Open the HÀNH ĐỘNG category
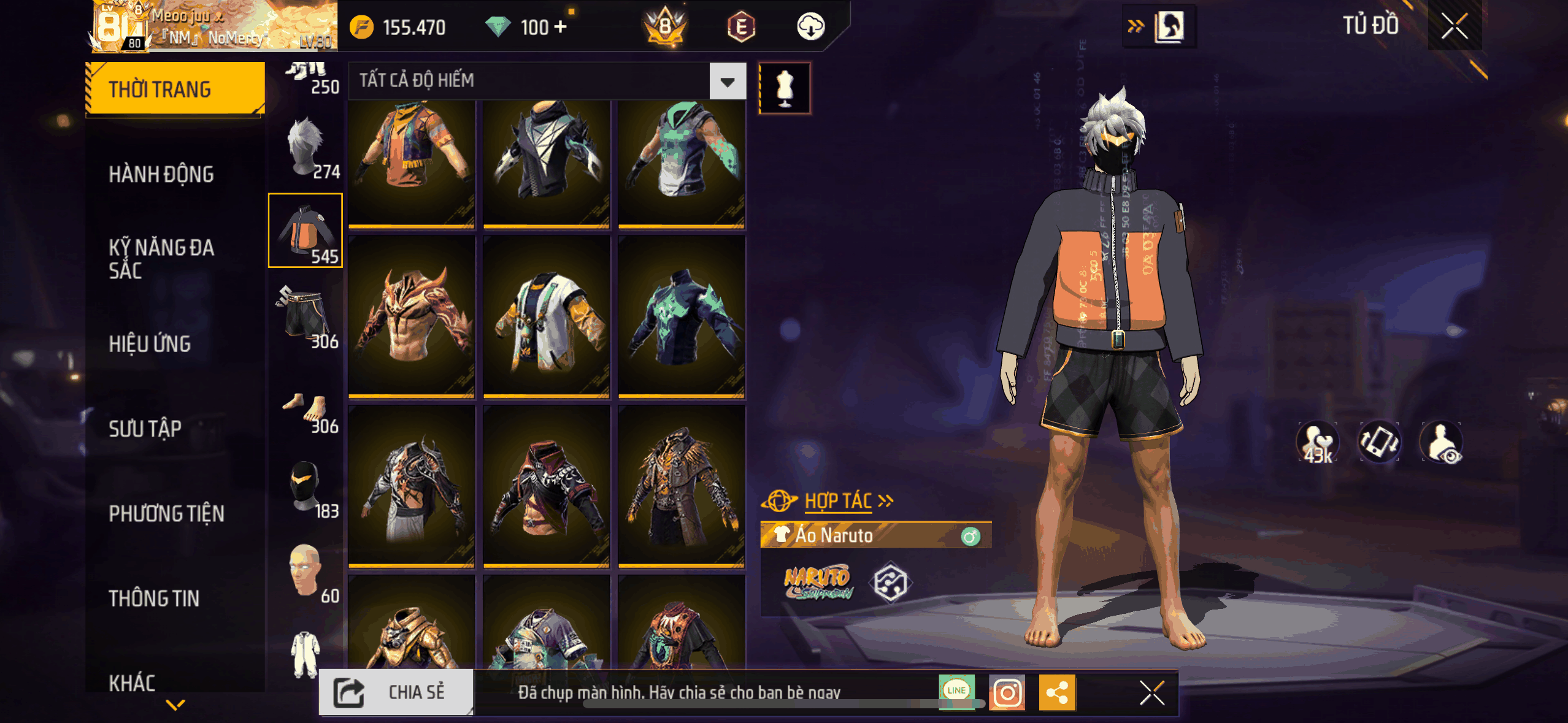This screenshot has width=1568, height=723. (x=161, y=174)
